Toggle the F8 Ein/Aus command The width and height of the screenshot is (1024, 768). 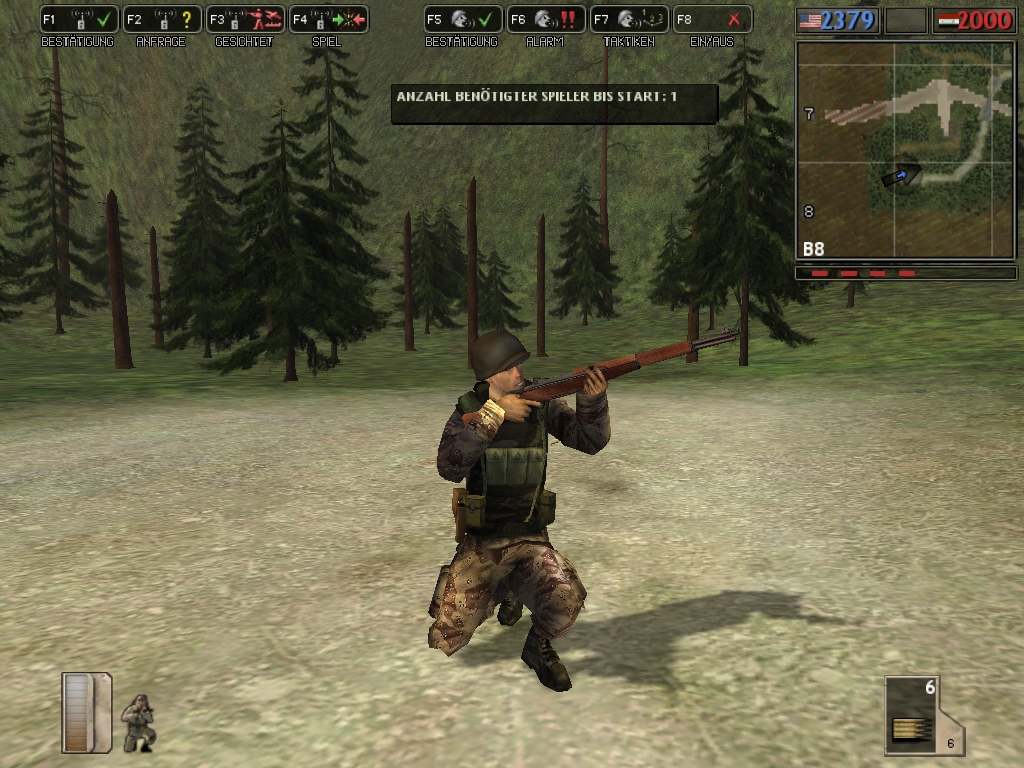(711, 19)
